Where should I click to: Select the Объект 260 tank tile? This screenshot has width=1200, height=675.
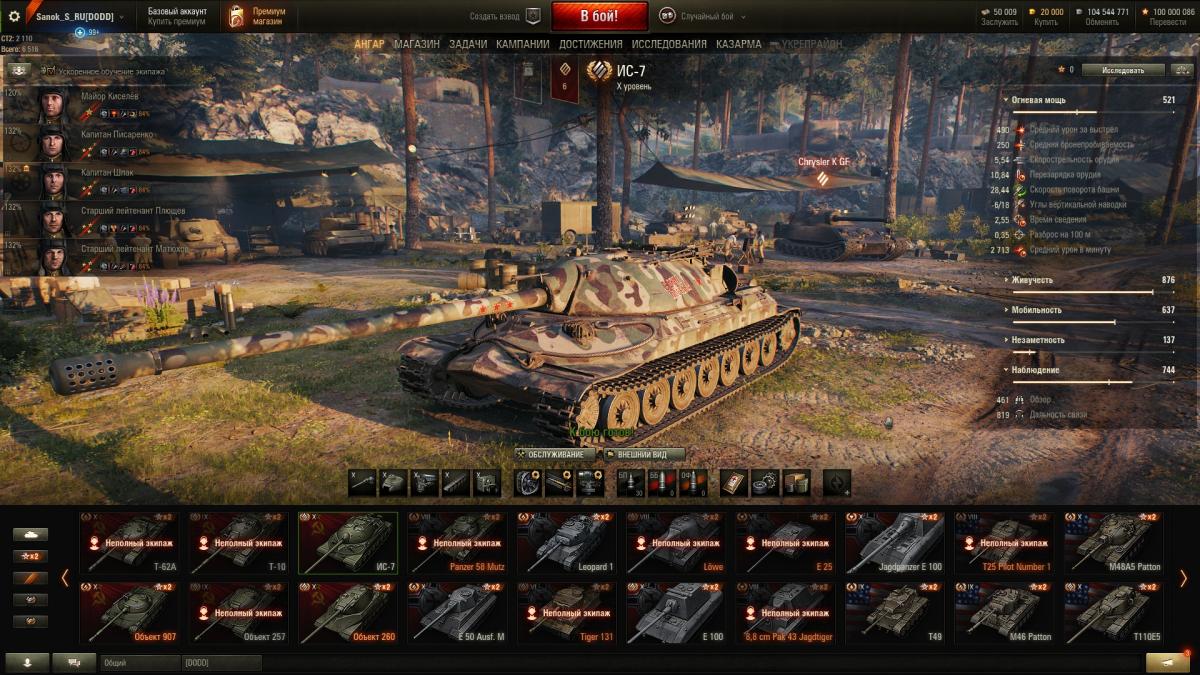pyautogui.click(x=347, y=613)
